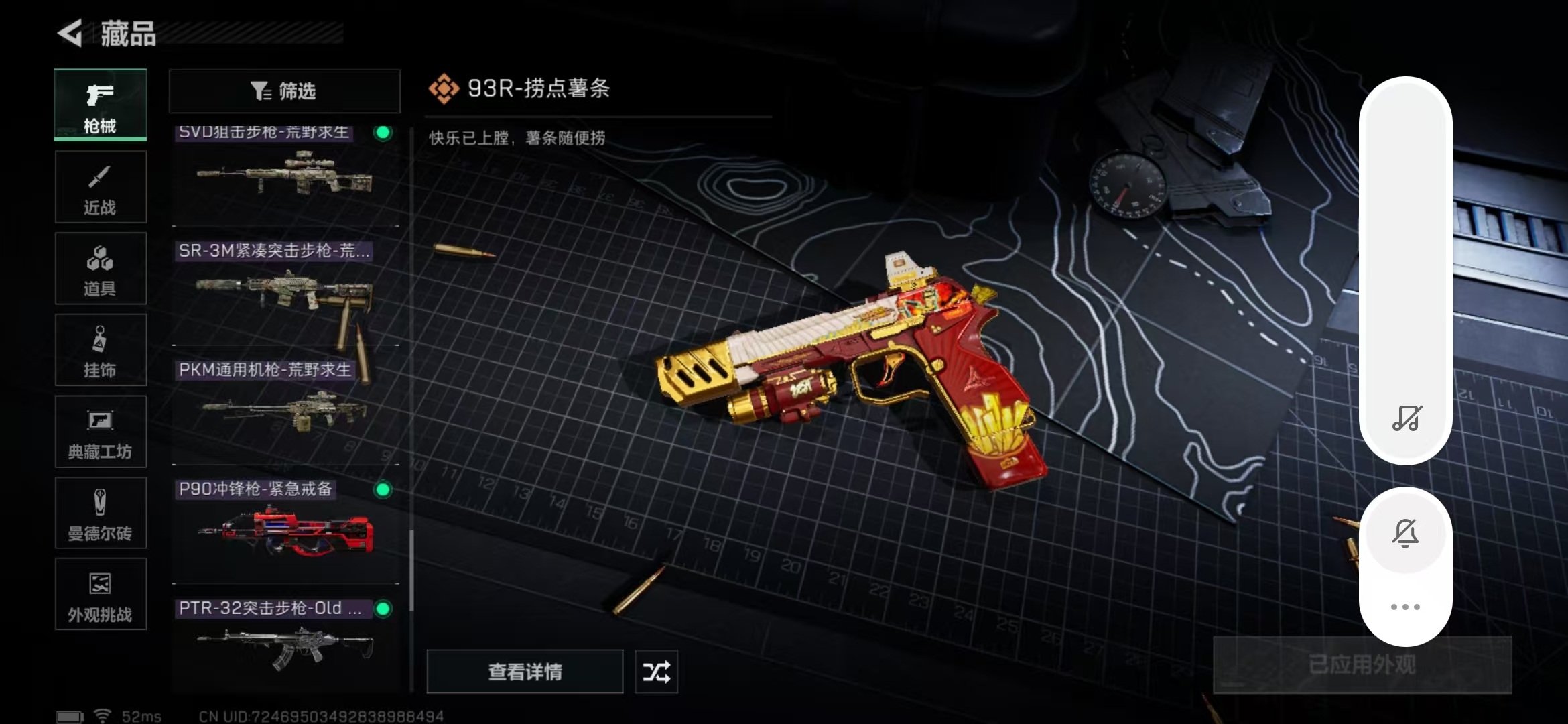
Task: Switch to the 枪械 firearms tab
Action: click(100, 105)
